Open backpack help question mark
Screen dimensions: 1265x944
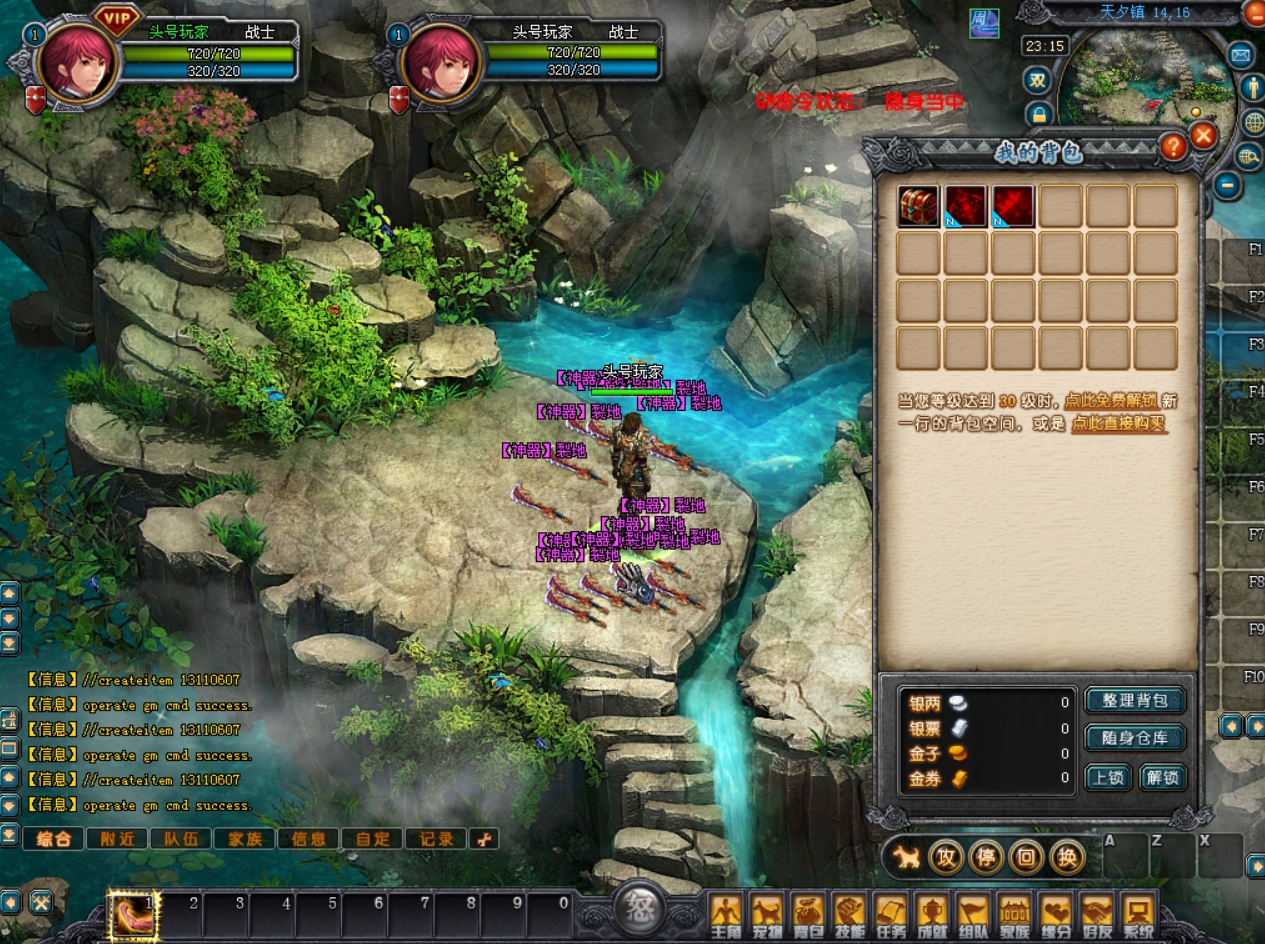pyautogui.click(x=1172, y=148)
